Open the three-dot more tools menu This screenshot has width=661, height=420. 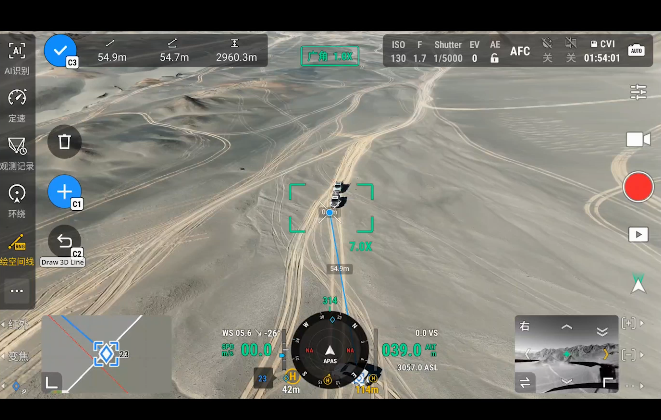tap(17, 291)
